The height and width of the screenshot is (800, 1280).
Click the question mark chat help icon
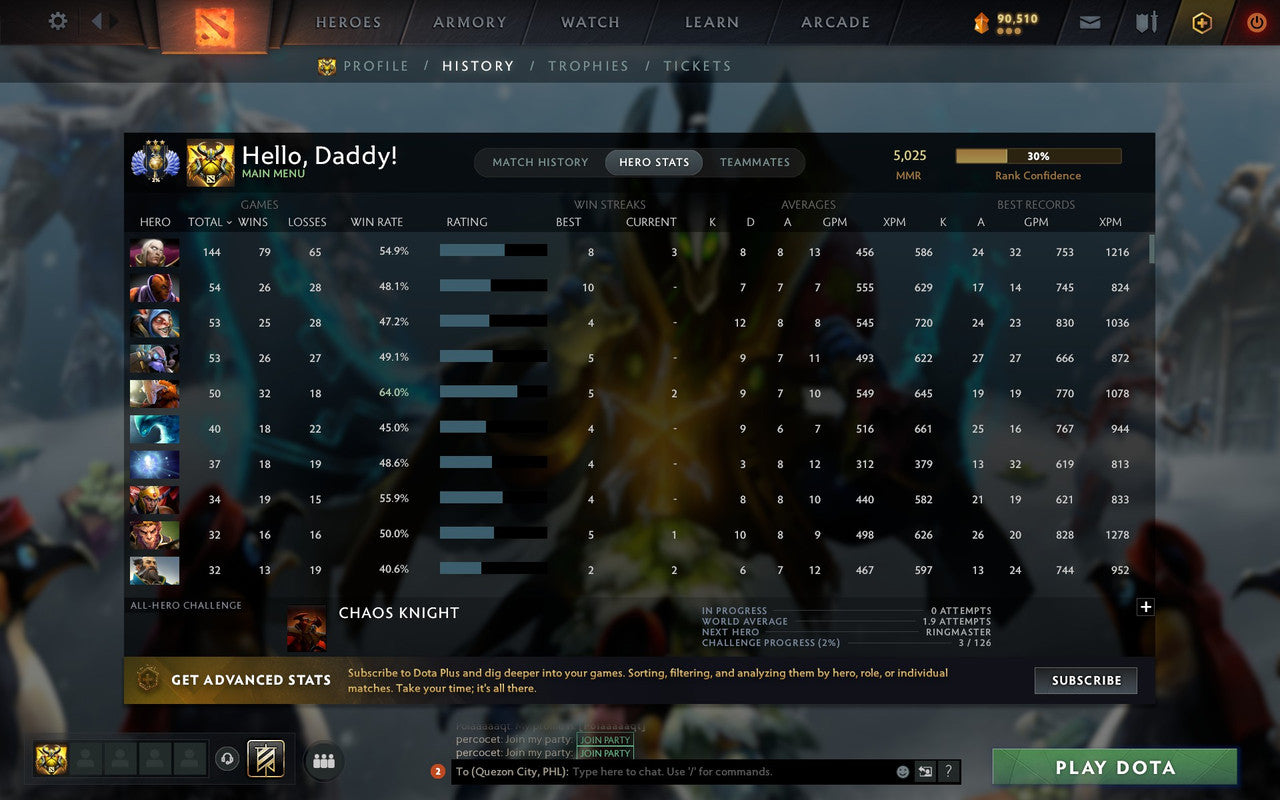(946, 771)
